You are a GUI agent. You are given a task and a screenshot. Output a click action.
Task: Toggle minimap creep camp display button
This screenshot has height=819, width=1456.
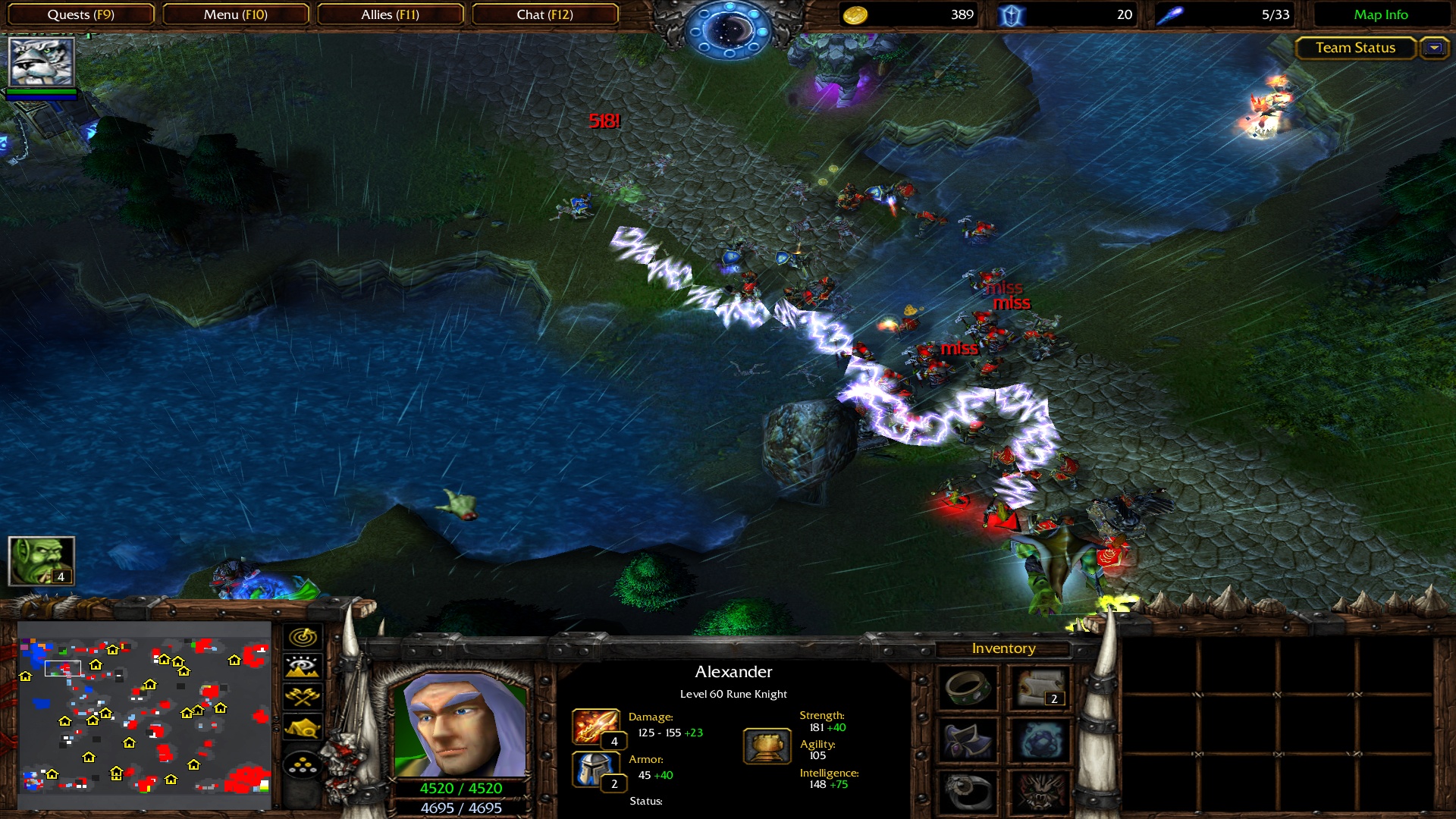click(303, 728)
